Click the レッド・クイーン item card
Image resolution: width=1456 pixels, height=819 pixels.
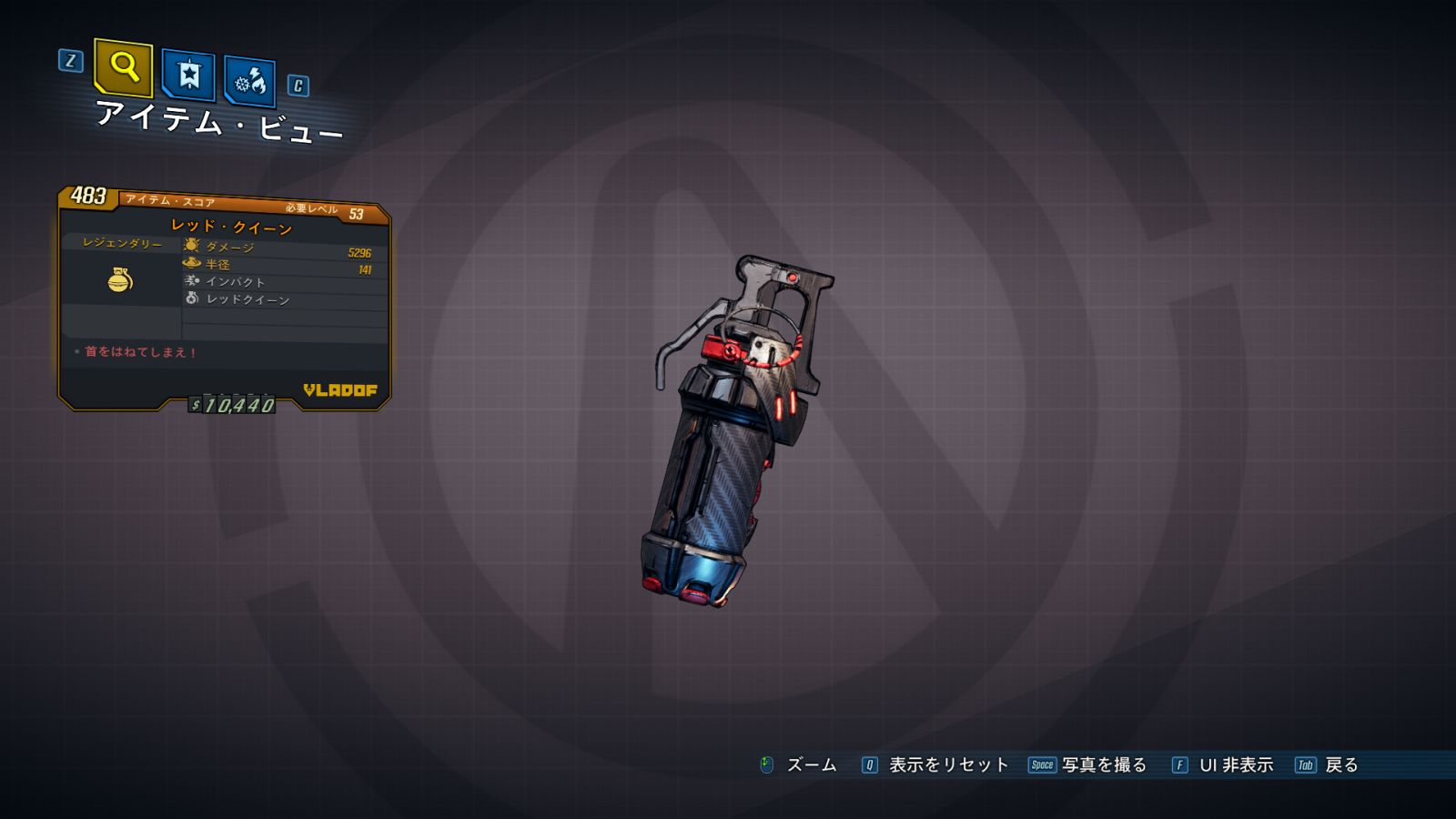coord(224,300)
